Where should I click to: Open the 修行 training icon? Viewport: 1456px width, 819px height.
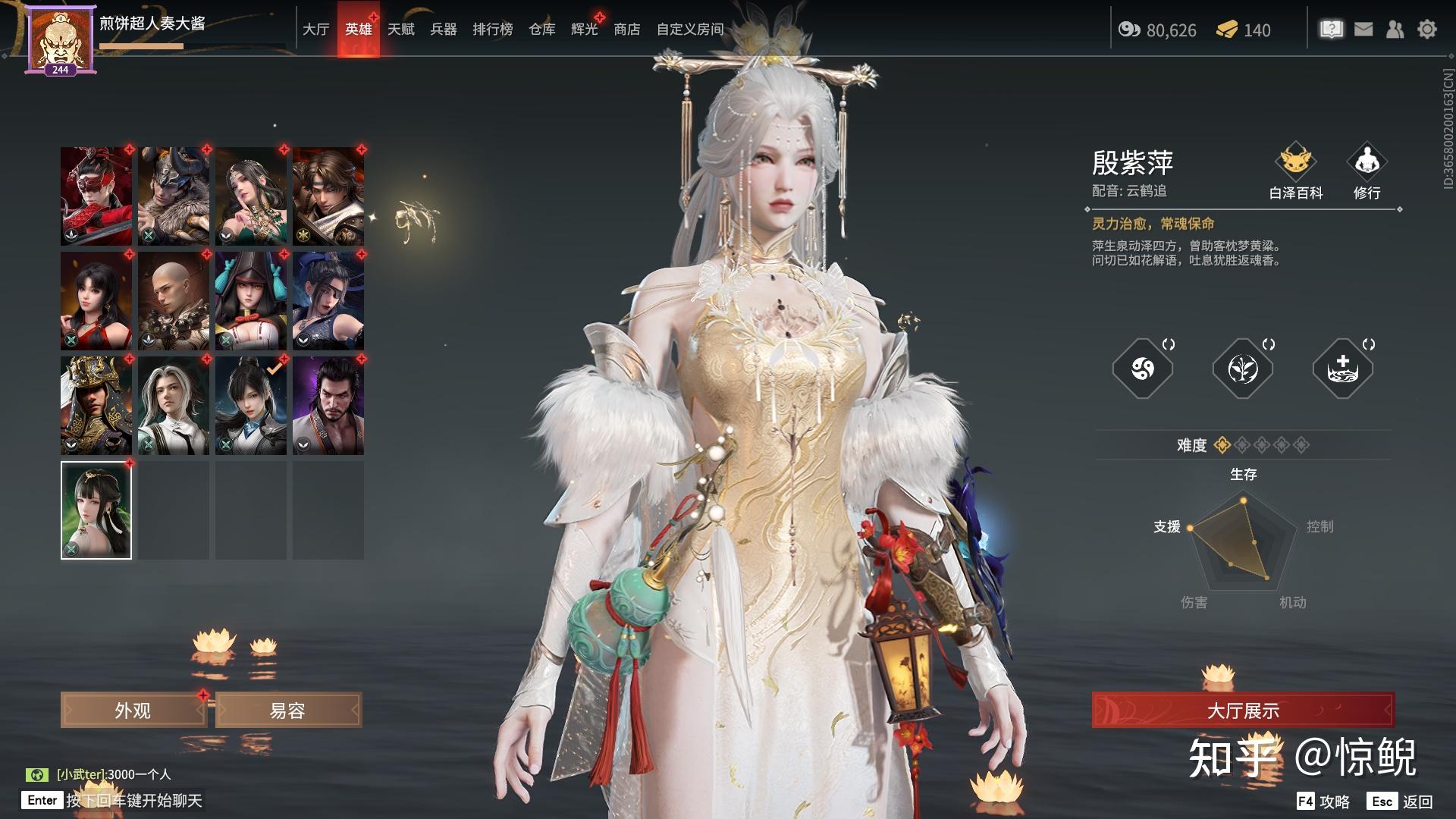1367,171
